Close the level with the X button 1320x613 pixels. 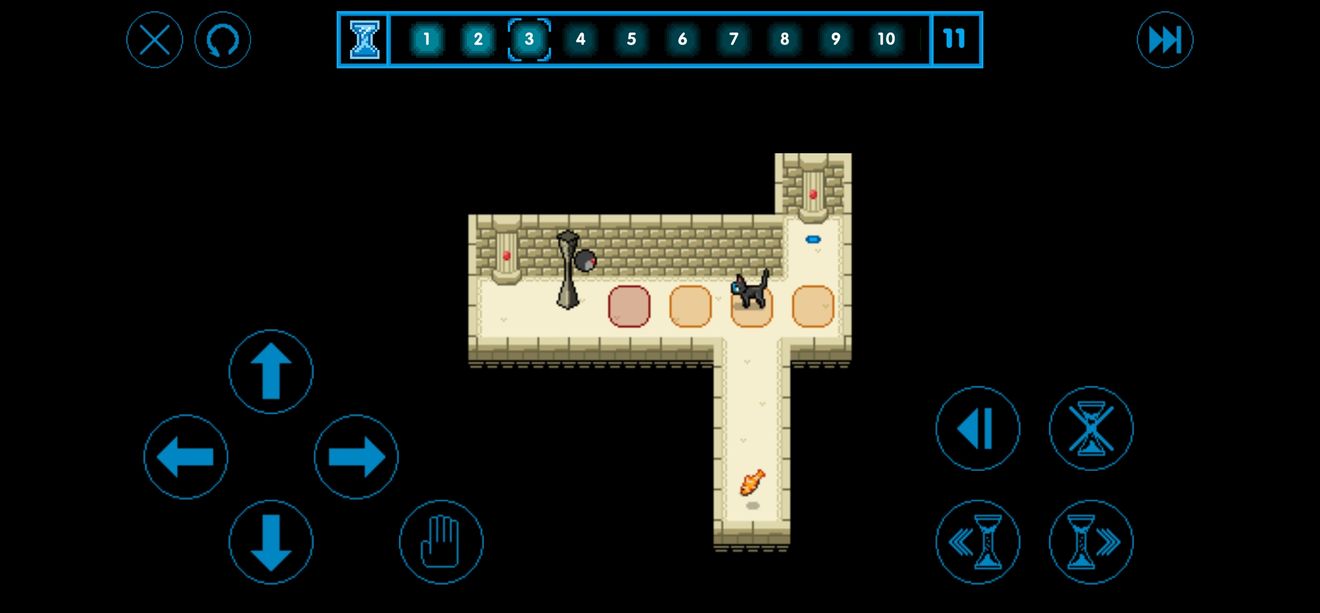[x=155, y=40]
